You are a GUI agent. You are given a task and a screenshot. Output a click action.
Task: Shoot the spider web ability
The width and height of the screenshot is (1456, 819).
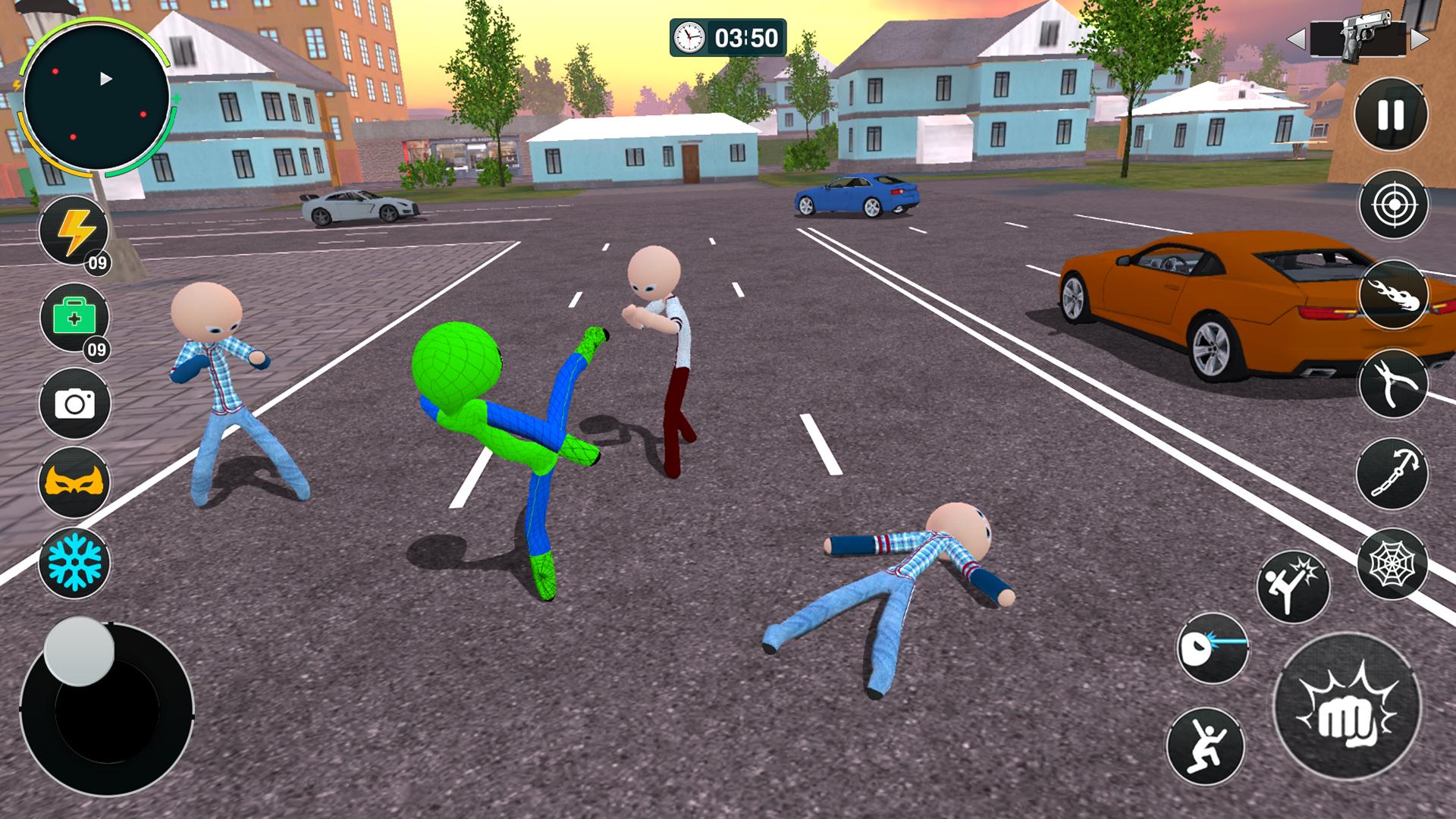[x=1392, y=563]
